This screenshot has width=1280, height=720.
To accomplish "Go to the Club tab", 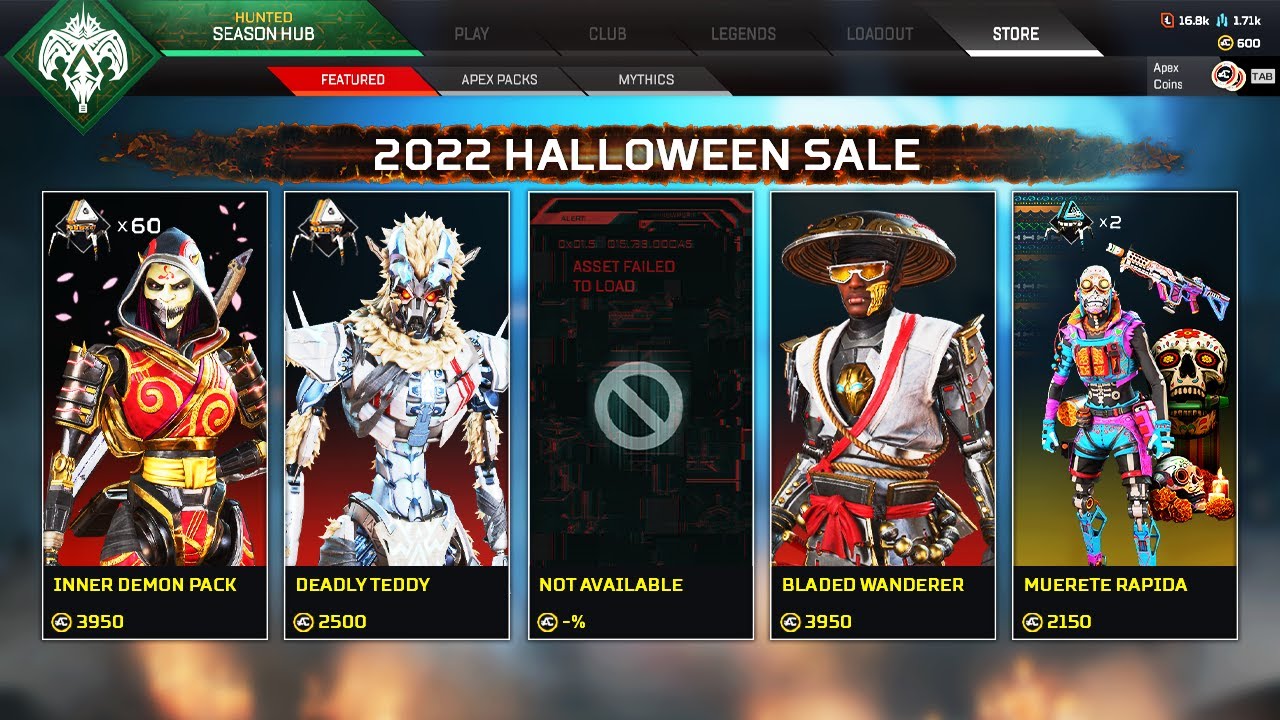I will [607, 34].
